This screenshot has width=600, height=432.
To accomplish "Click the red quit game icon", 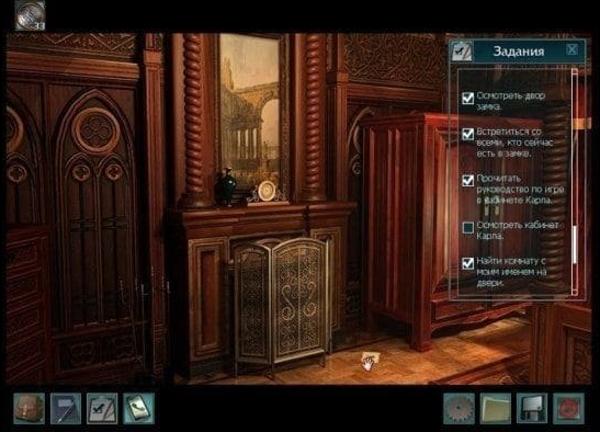I will pyautogui.click(x=569, y=408).
